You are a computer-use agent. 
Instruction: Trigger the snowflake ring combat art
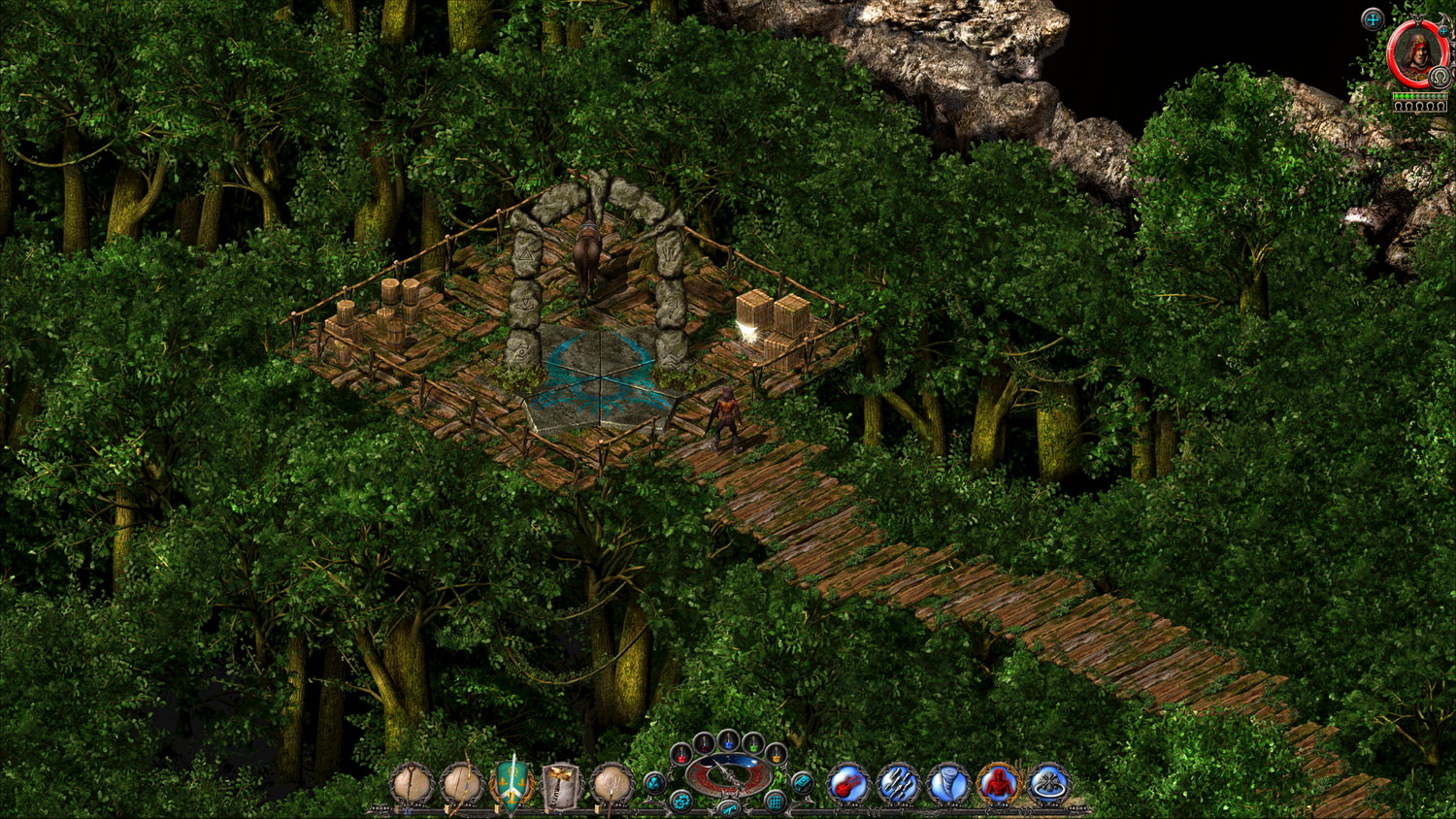tap(1048, 783)
